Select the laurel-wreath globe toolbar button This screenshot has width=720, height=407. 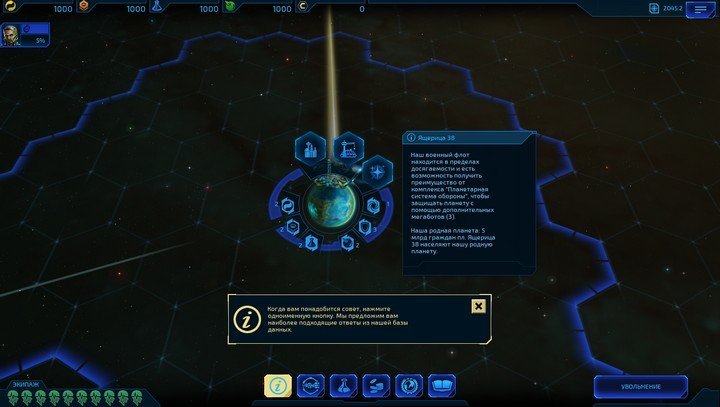(x=408, y=385)
